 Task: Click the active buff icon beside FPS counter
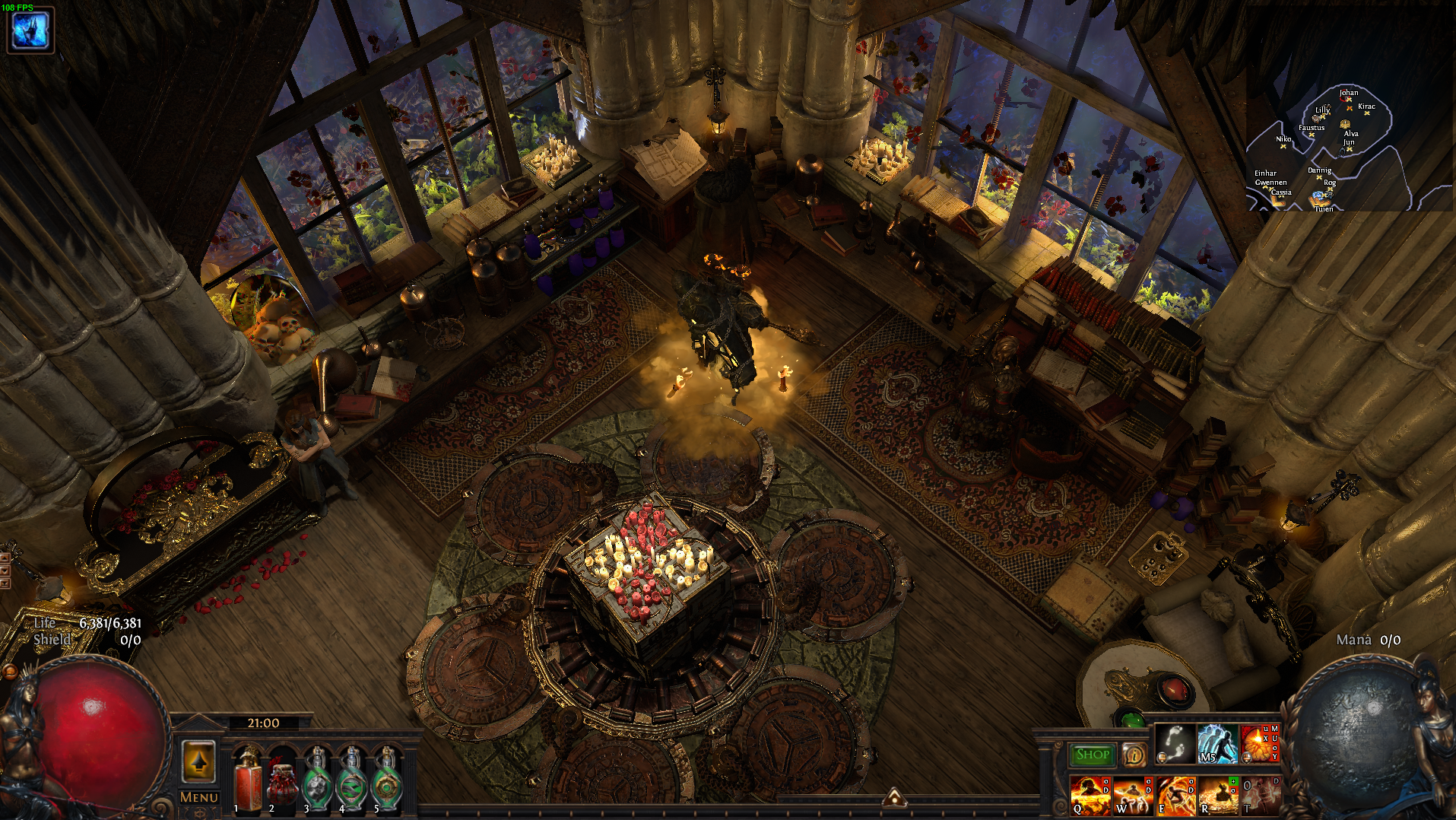(x=30, y=30)
